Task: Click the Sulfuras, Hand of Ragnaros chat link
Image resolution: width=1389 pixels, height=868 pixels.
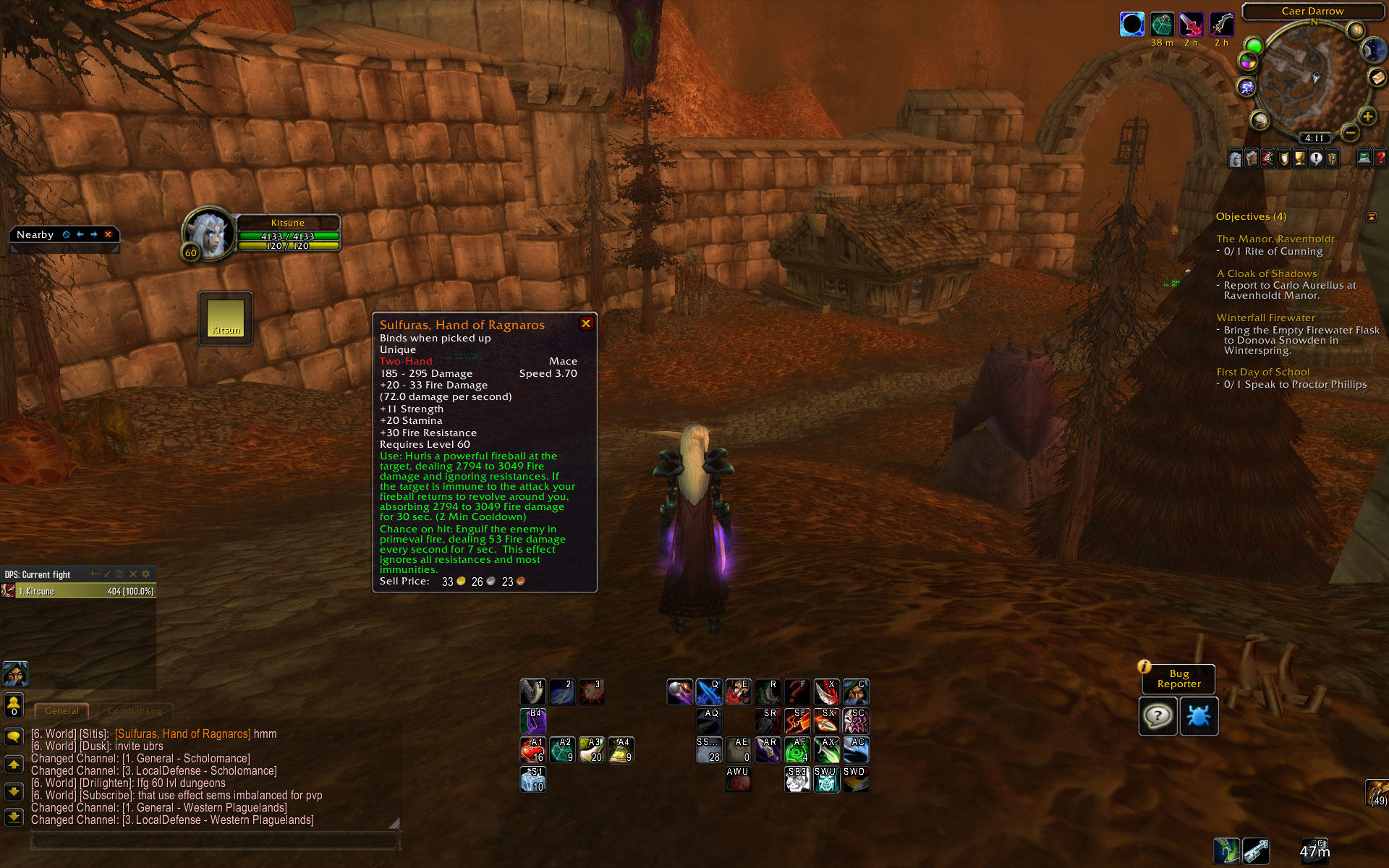Action: pos(182,733)
